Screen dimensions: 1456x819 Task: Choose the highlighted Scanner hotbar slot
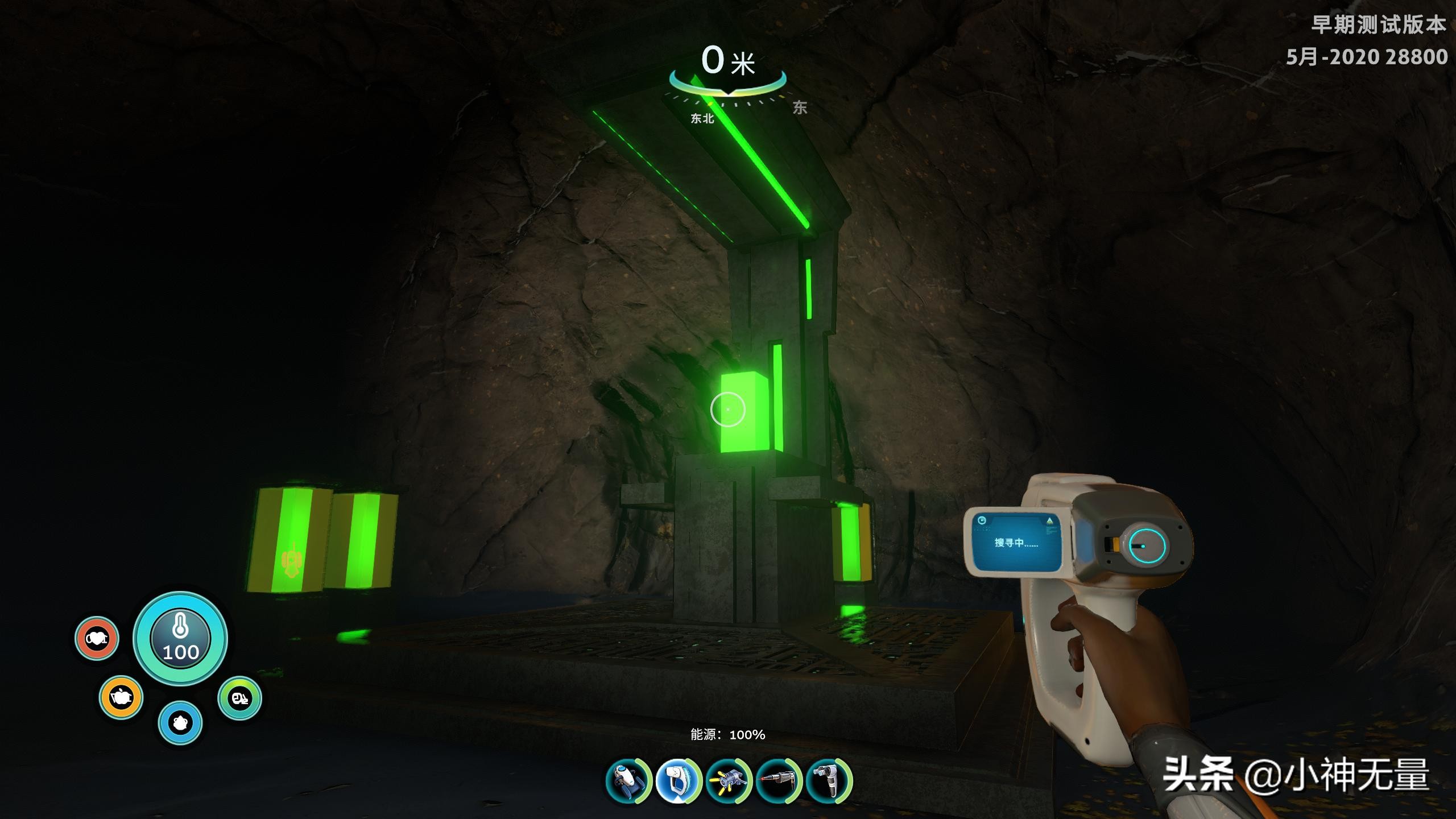pyautogui.click(x=678, y=781)
